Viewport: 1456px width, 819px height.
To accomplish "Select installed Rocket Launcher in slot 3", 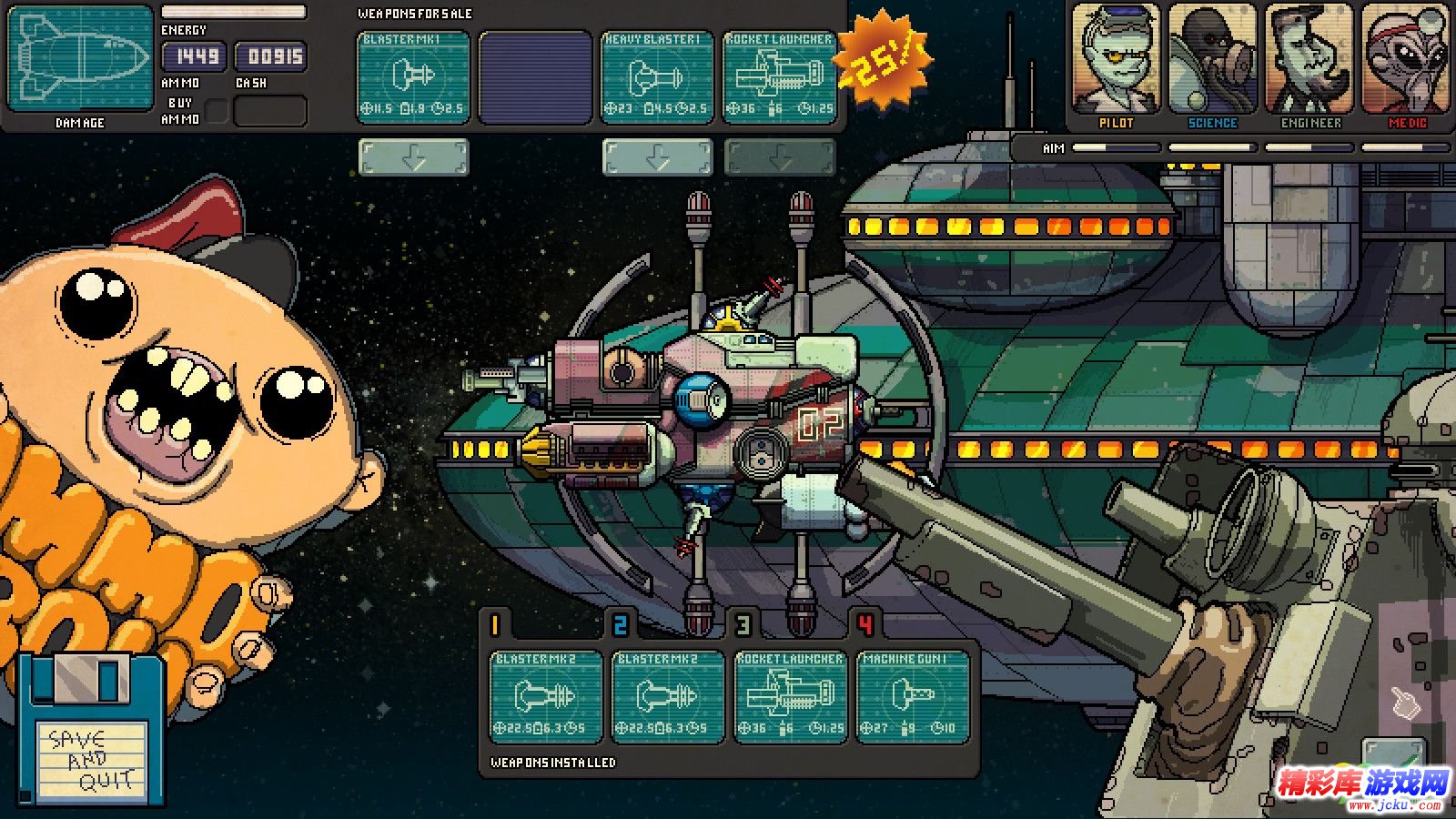I will pos(790,696).
